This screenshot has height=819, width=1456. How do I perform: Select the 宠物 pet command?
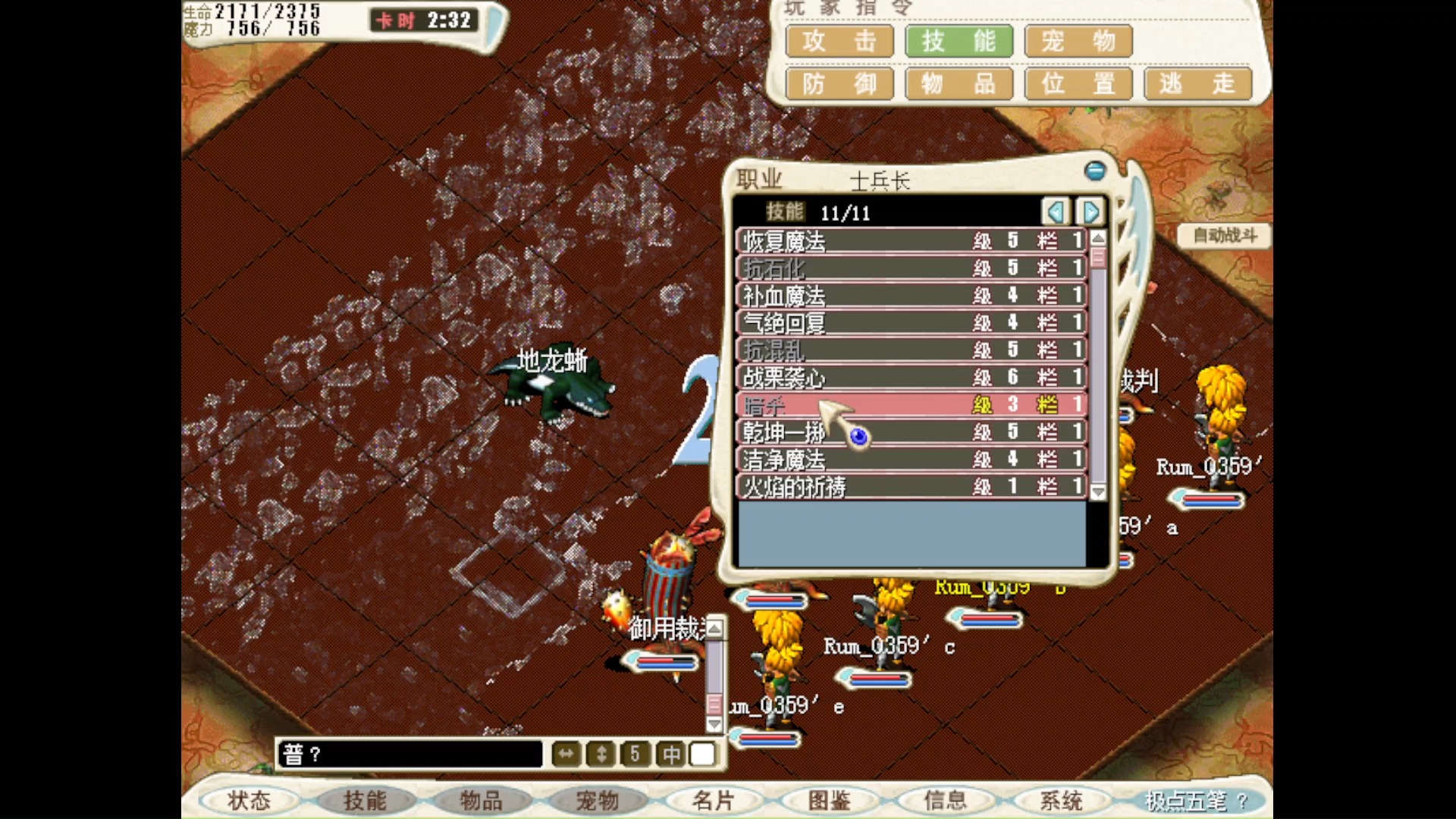[x=1078, y=41]
